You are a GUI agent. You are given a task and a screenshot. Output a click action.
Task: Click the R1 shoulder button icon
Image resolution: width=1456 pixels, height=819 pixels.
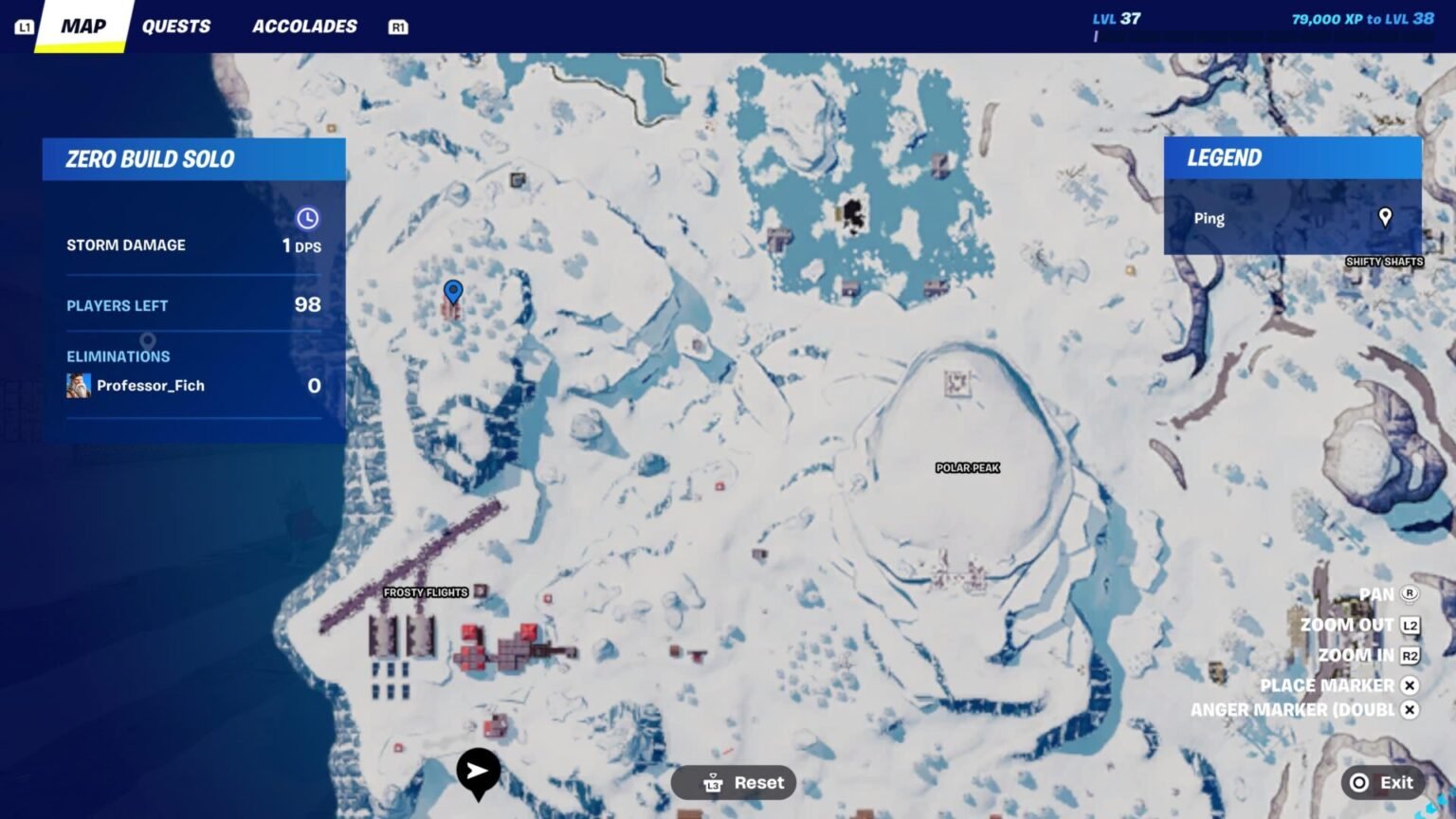tap(398, 27)
